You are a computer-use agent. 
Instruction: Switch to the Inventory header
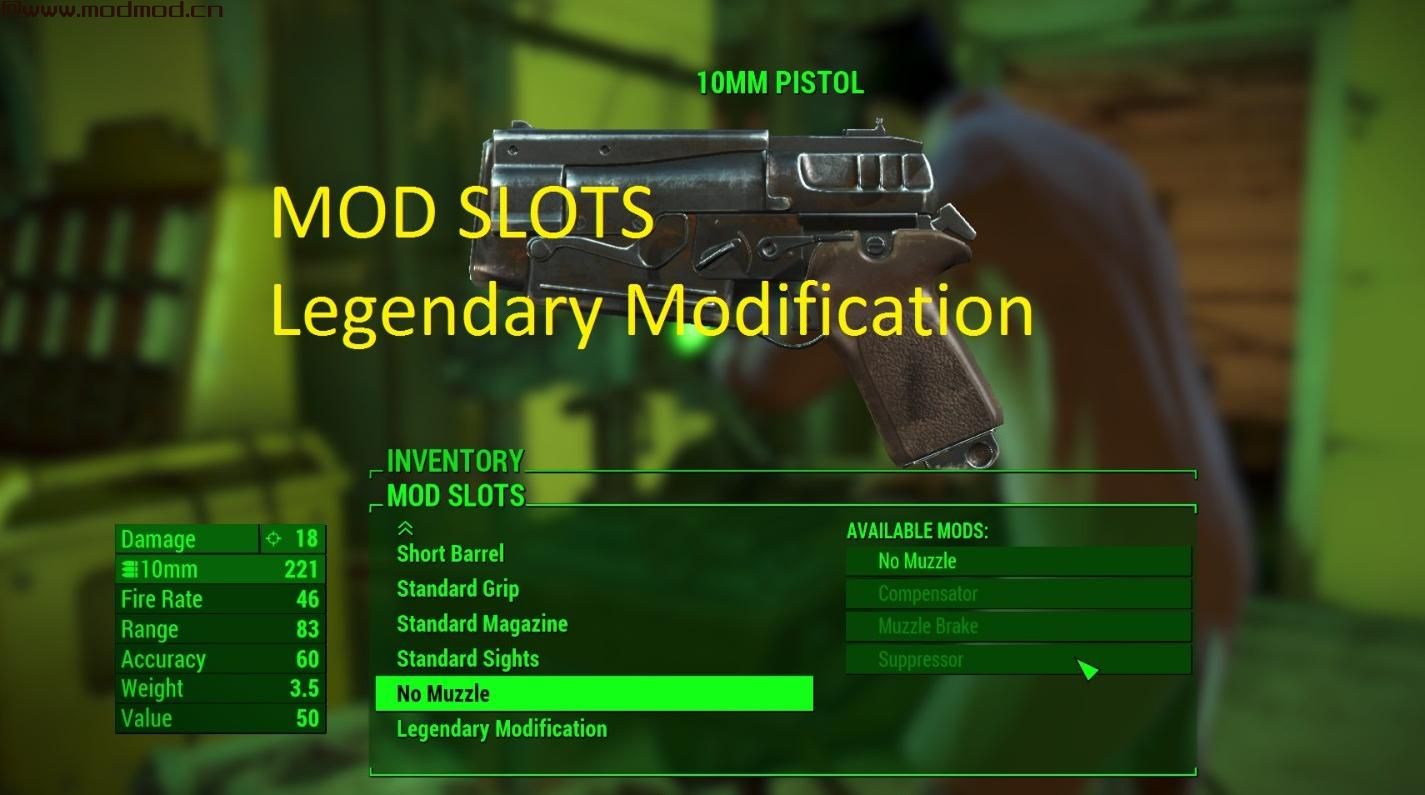coord(454,461)
